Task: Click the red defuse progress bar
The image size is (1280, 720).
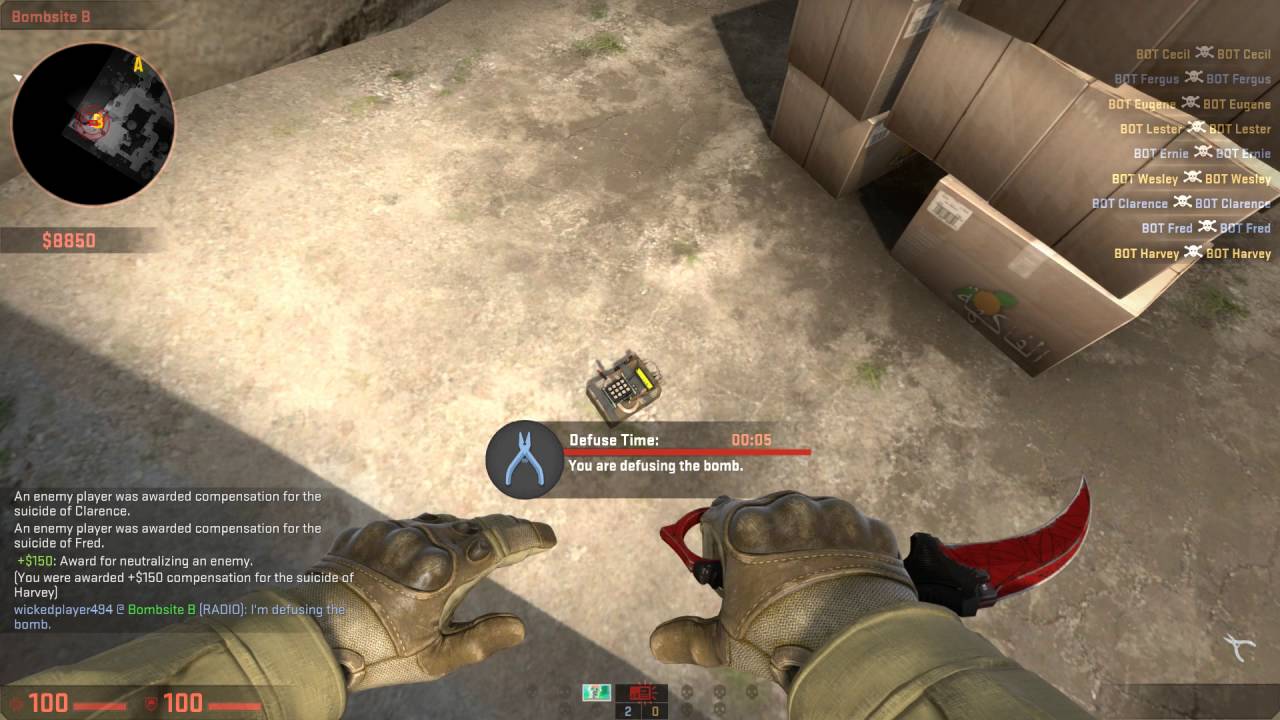Action: click(690, 453)
